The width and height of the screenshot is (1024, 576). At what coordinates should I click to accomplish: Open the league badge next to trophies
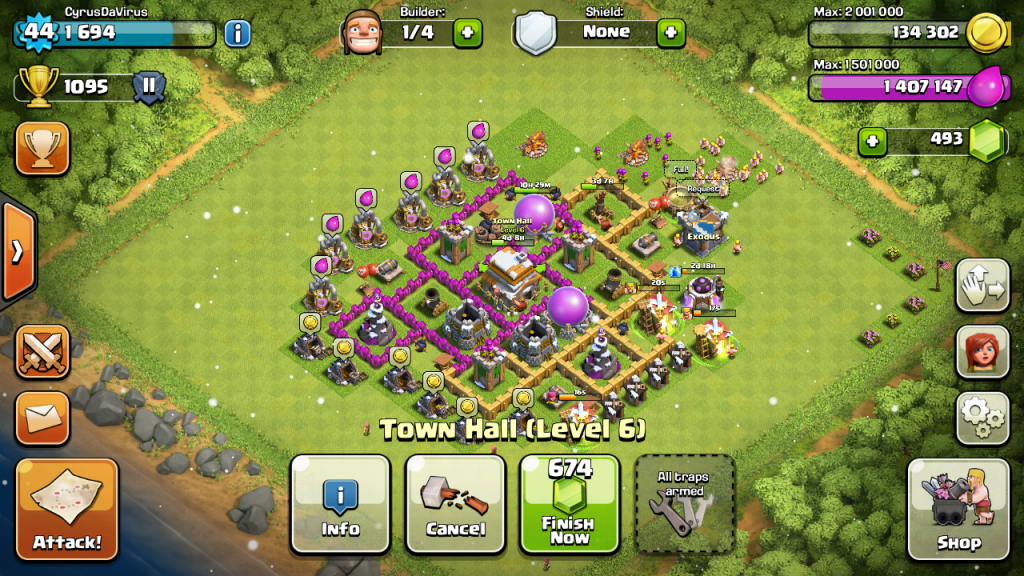pos(150,86)
